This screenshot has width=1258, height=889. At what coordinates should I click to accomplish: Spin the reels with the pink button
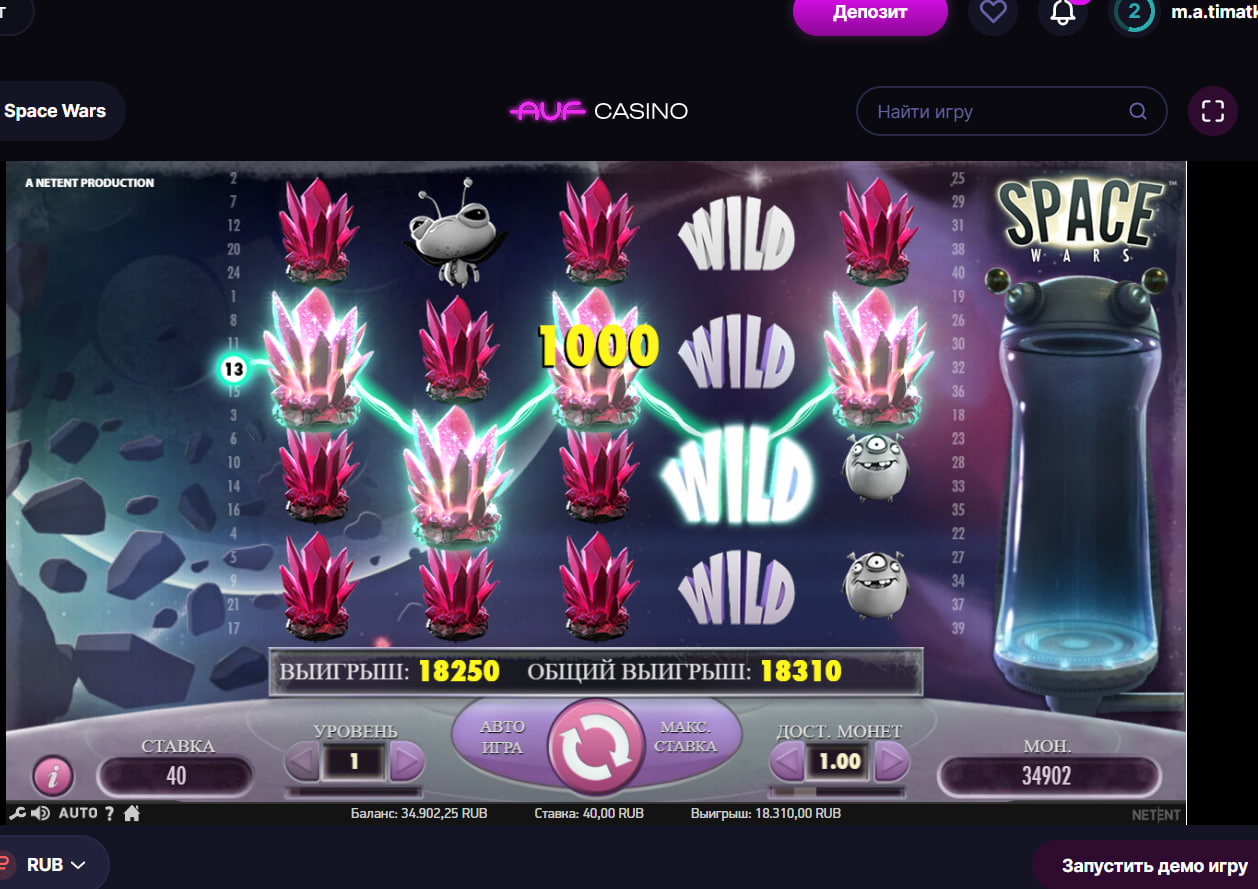[595, 747]
